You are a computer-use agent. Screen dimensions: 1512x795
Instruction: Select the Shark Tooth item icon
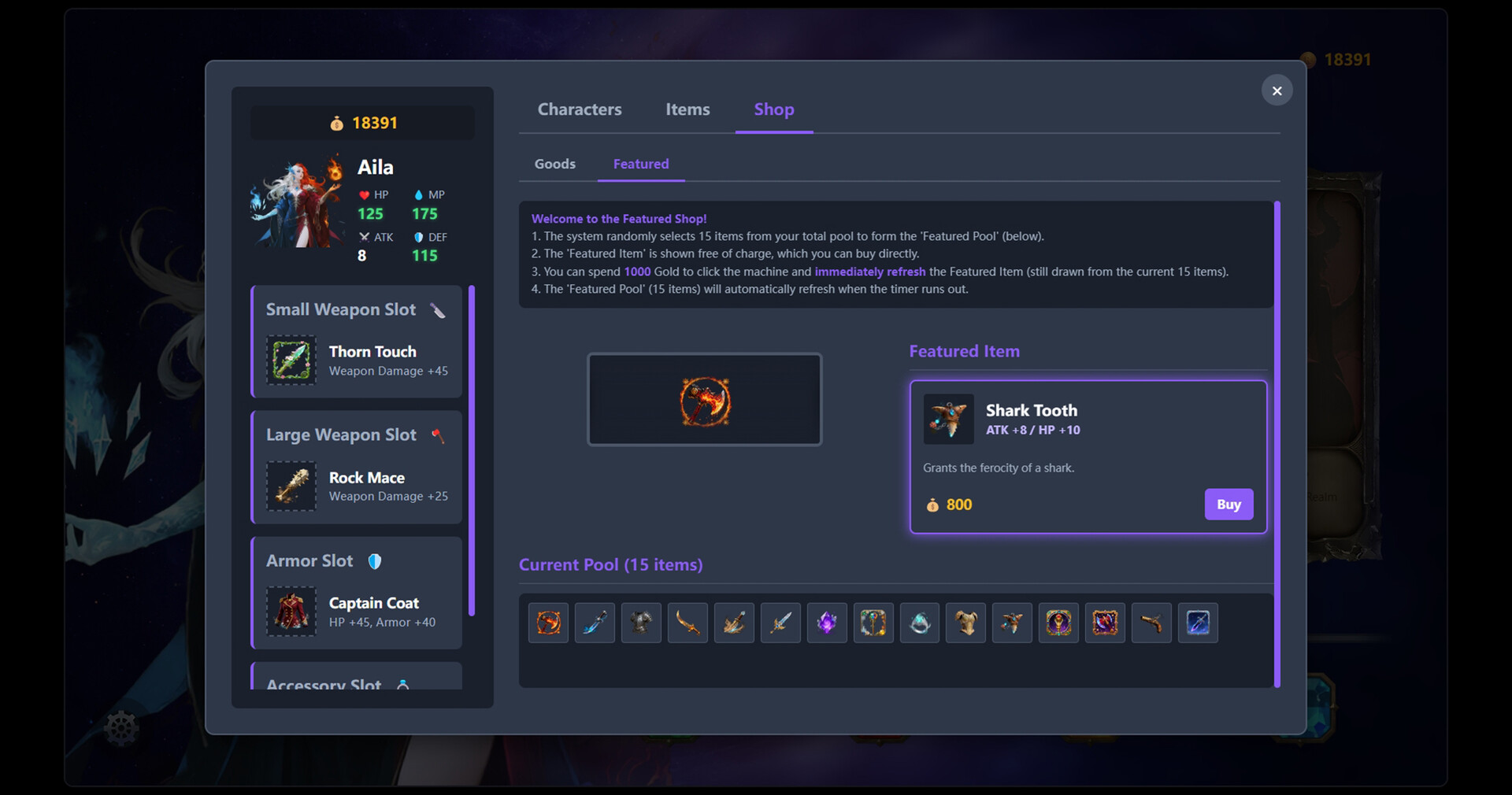[x=948, y=419]
